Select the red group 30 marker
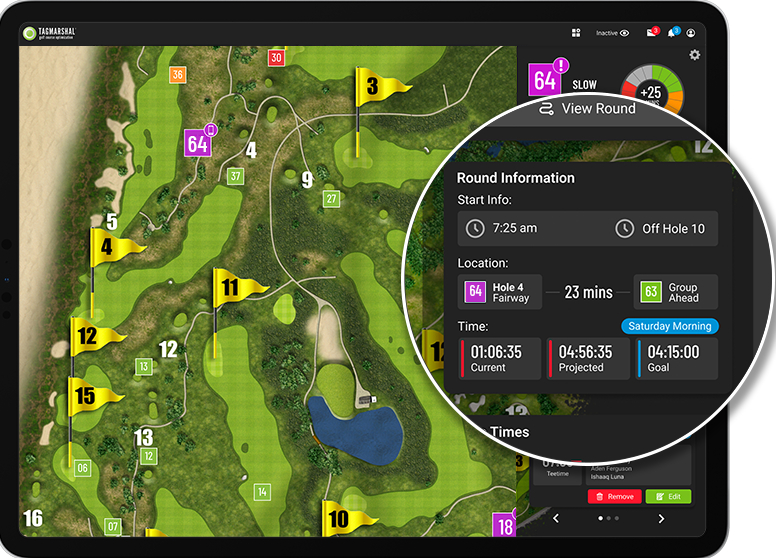 tap(276, 58)
